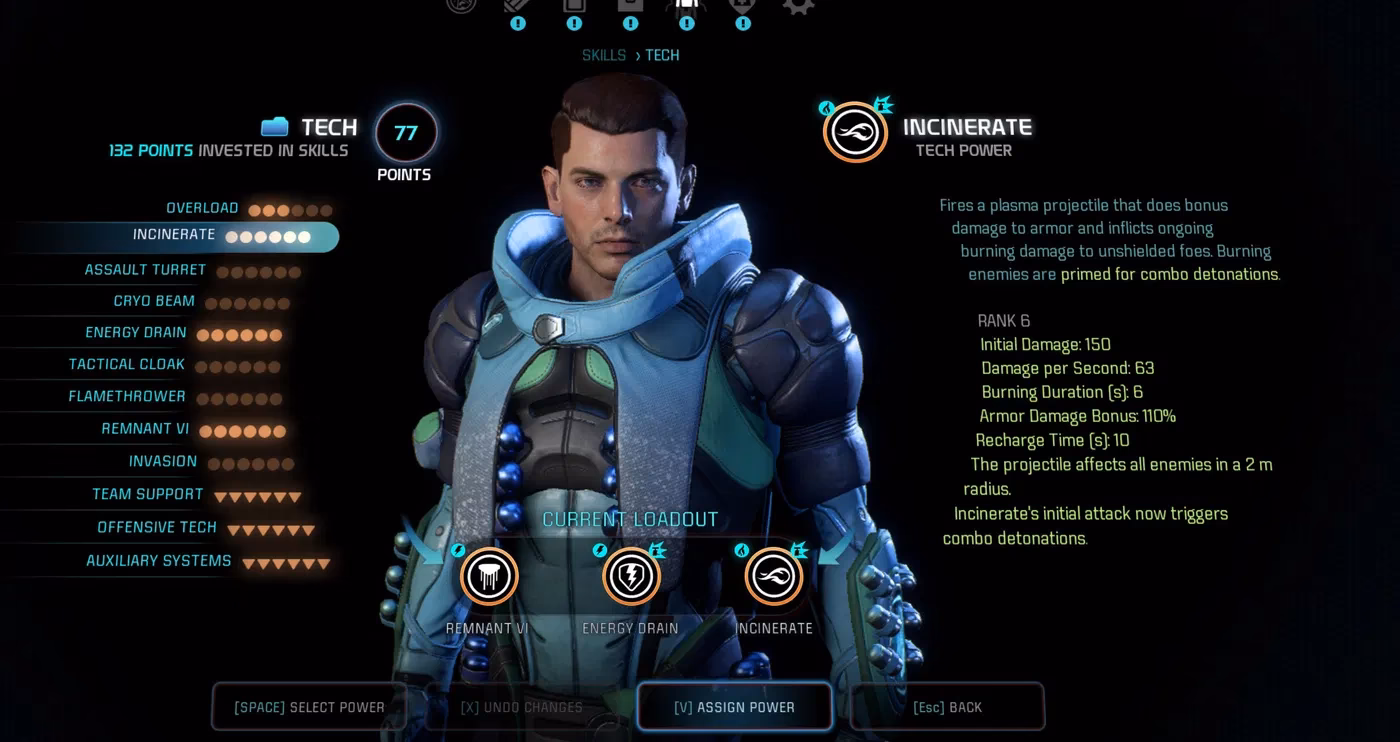1400x742 pixels.
Task: Click the BACK button
Action: tap(946, 706)
